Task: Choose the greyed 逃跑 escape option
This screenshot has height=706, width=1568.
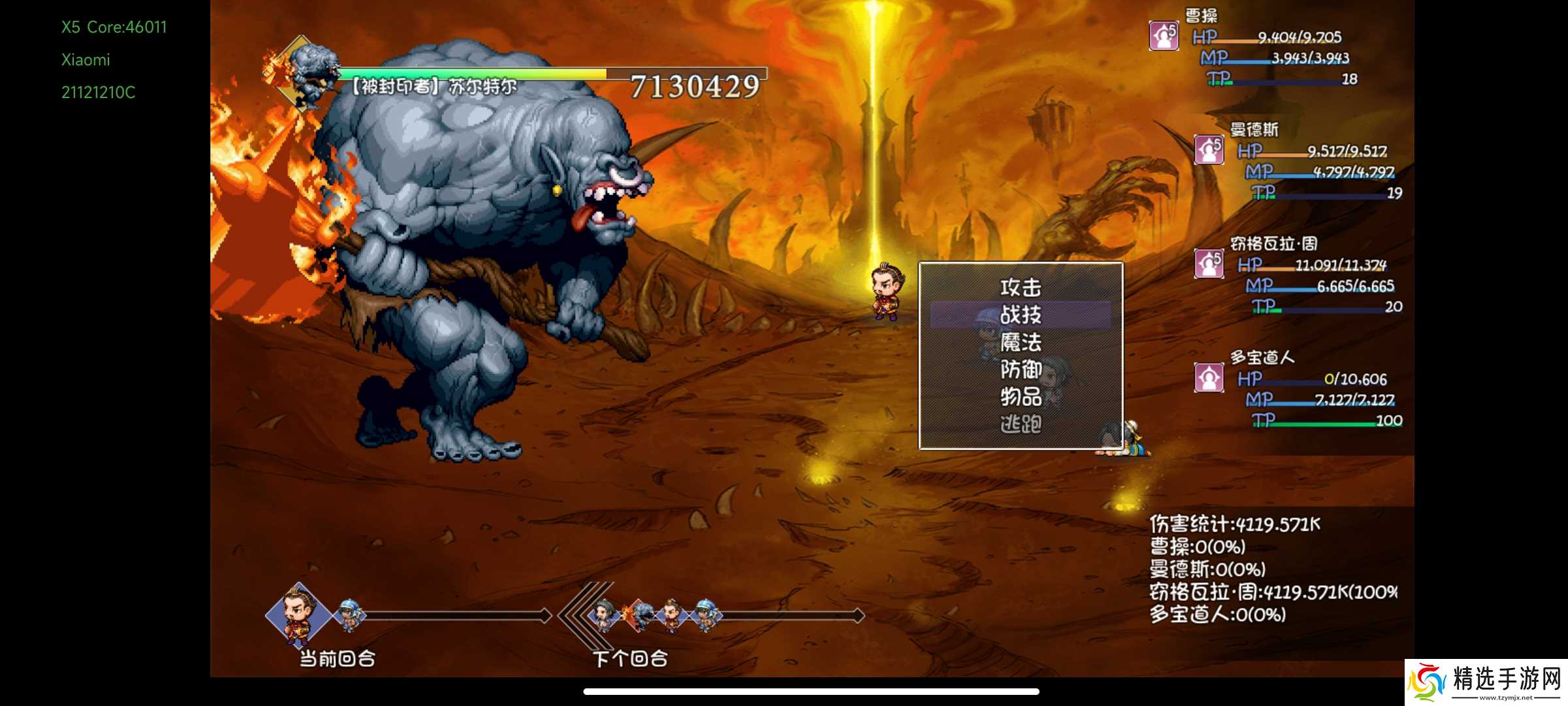Action: [x=1021, y=424]
